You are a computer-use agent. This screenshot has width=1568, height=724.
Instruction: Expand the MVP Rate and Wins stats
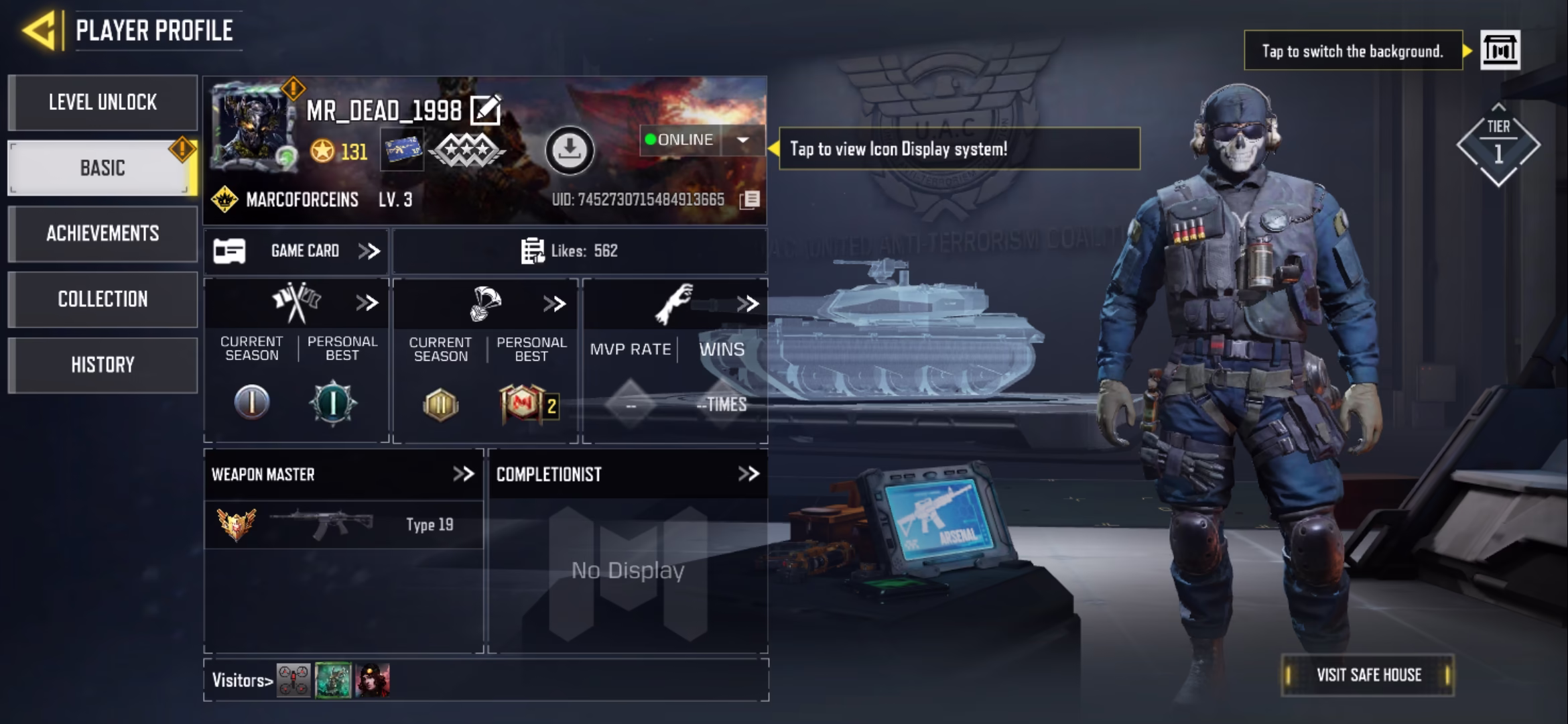pos(747,304)
